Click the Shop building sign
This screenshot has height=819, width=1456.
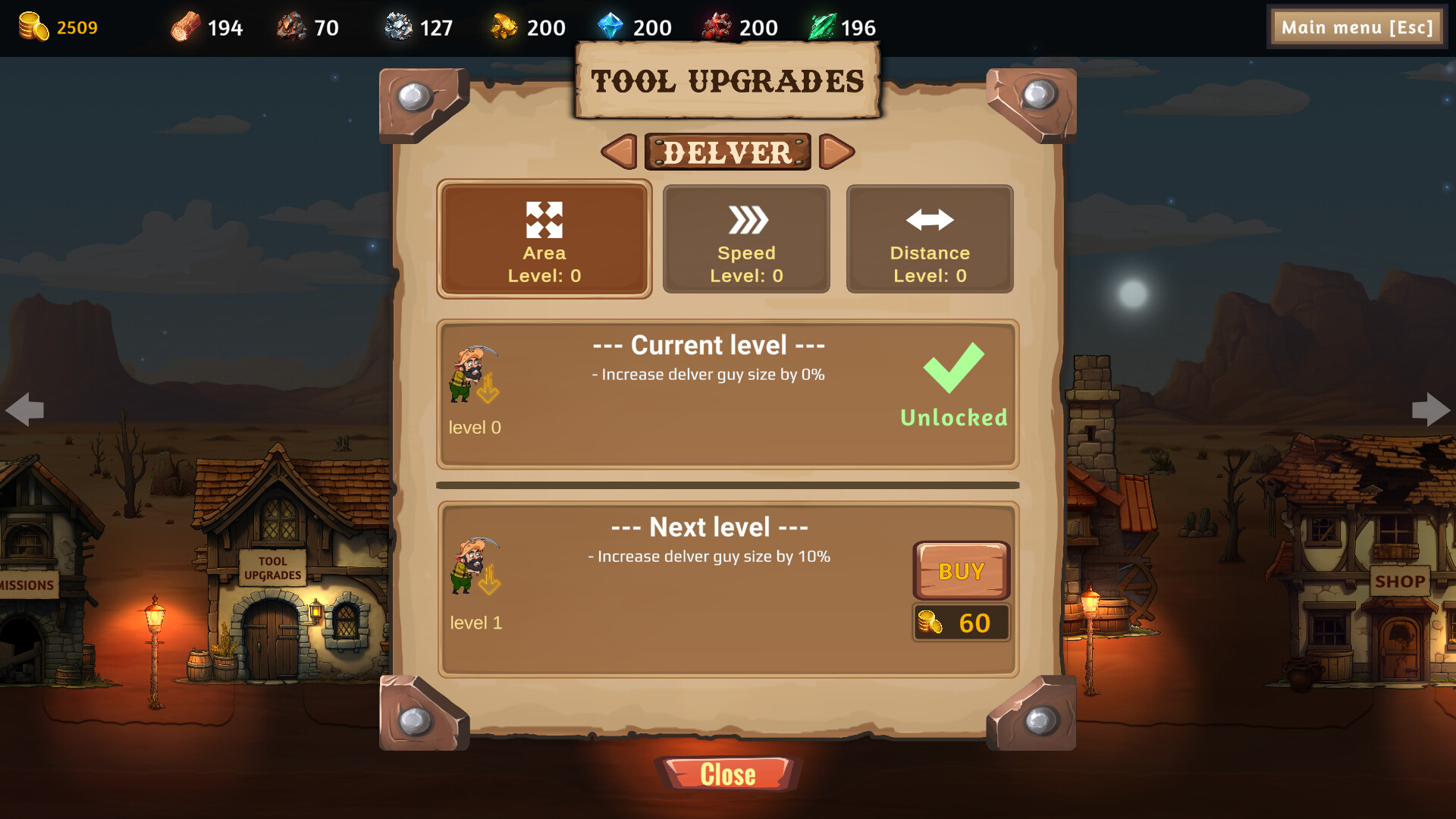pyautogui.click(x=1399, y=582)
